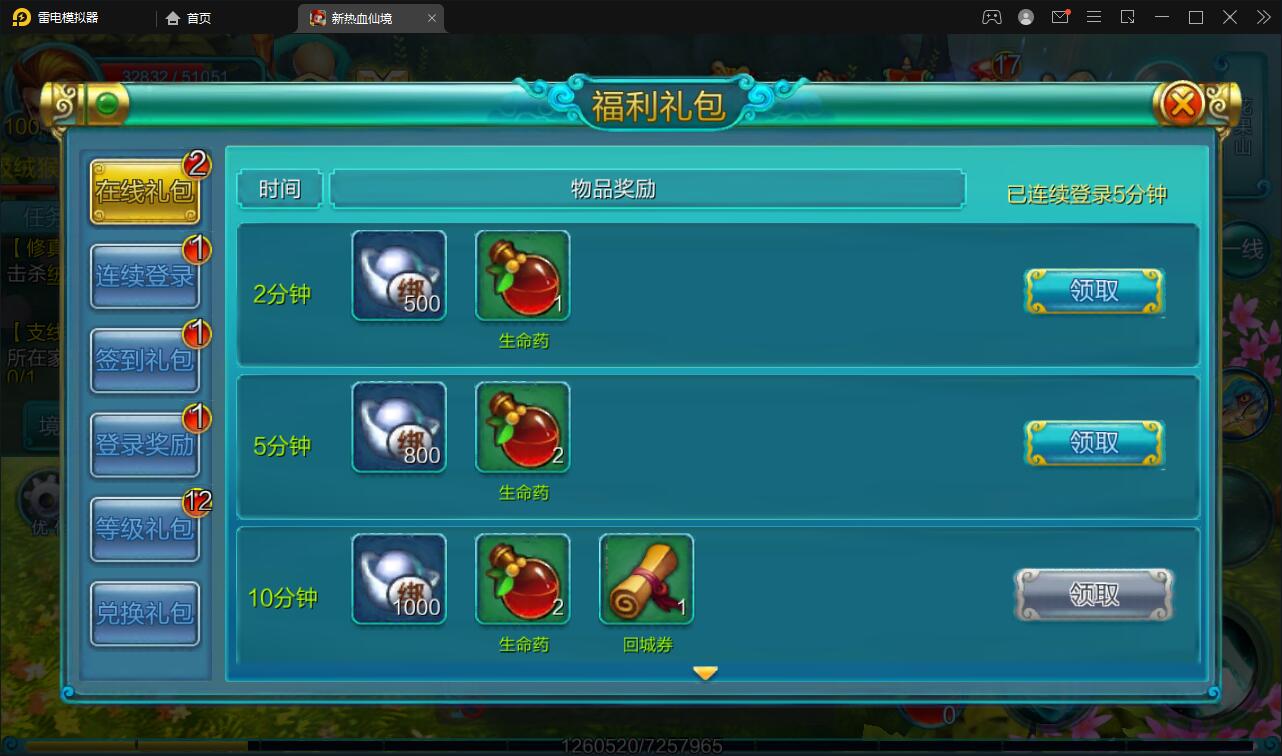Screen dimensions: 1282x756
Task: Click the silver ingot icon showing 500
Action: tap(398, 273)
